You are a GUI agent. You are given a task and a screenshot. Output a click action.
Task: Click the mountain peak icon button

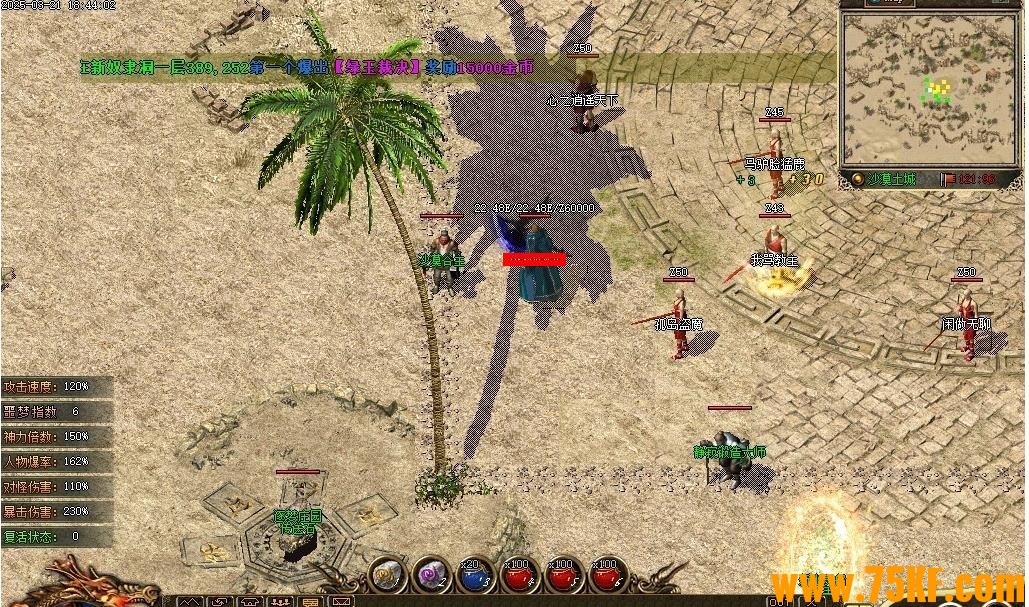(x=191, y=602)
